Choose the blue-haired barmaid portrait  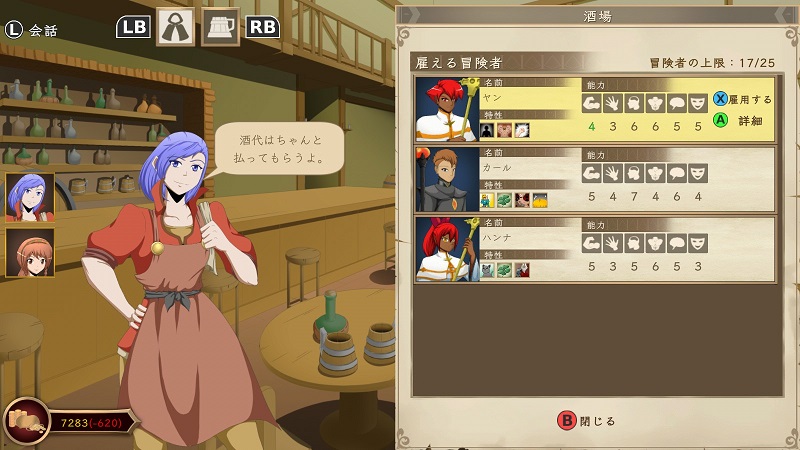(x=30, y=196)
